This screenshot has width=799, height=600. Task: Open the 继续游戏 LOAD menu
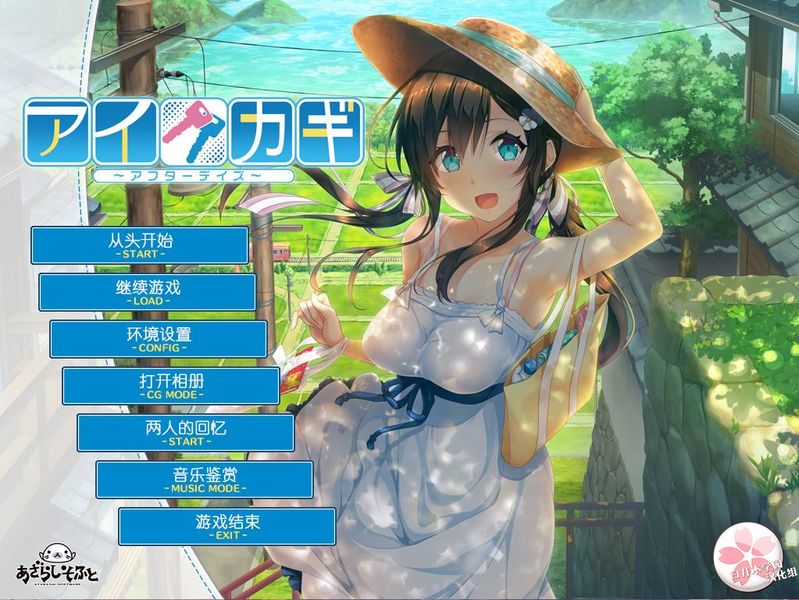click(148, 292)
